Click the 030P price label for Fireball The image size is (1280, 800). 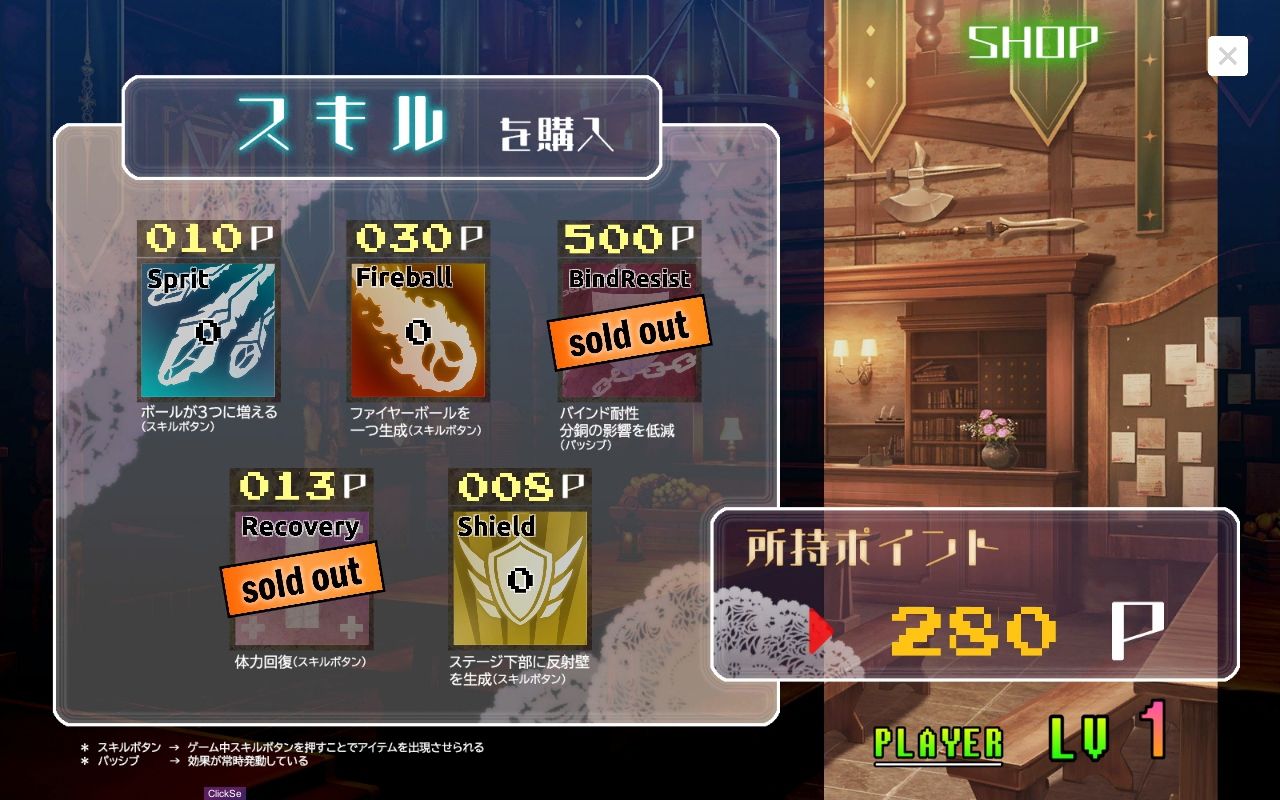pyautogui.click(x=420, y=239)
